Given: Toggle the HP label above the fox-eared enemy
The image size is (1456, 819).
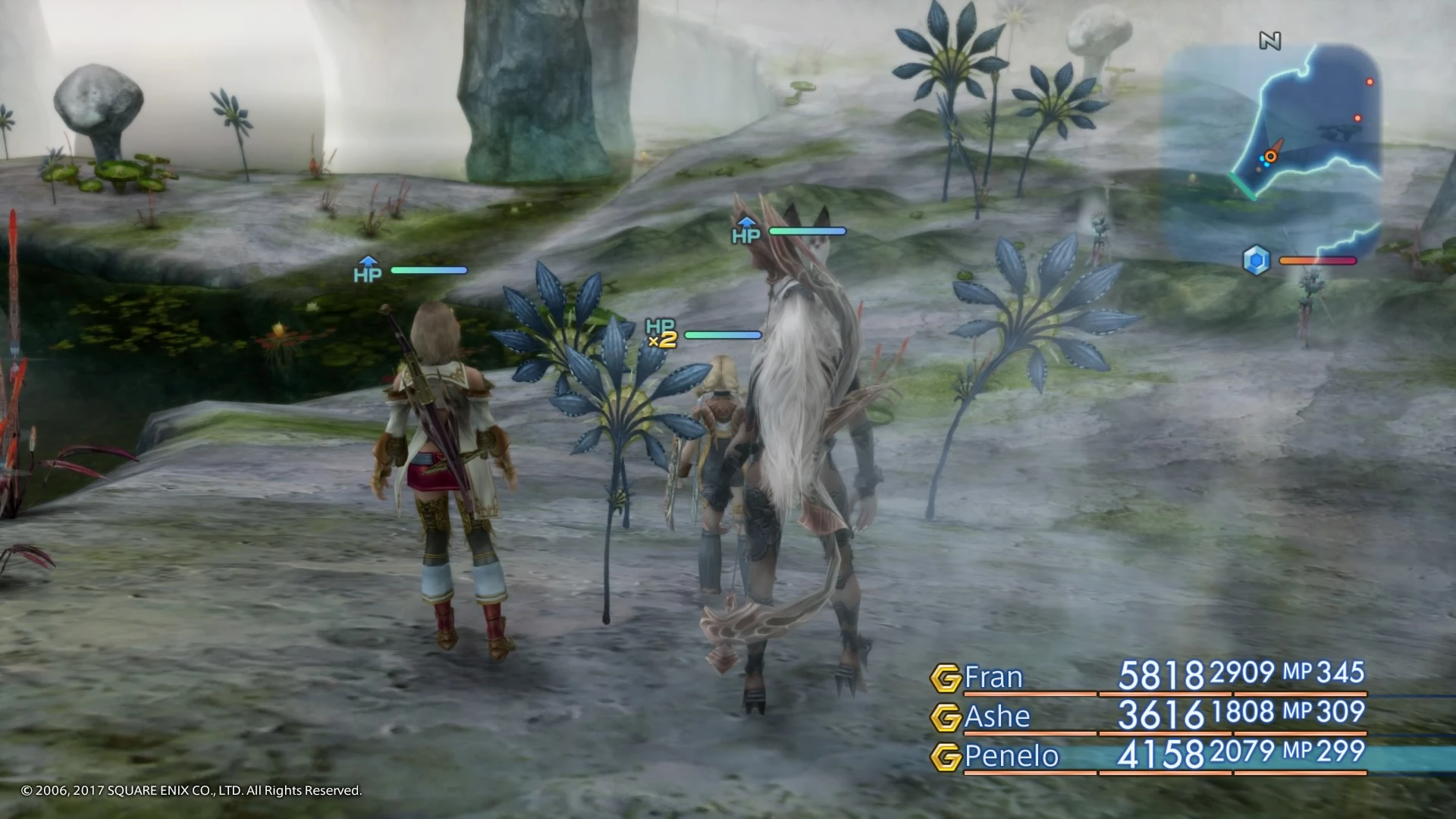Looking at the screenshot, I should tap(745, 235).
